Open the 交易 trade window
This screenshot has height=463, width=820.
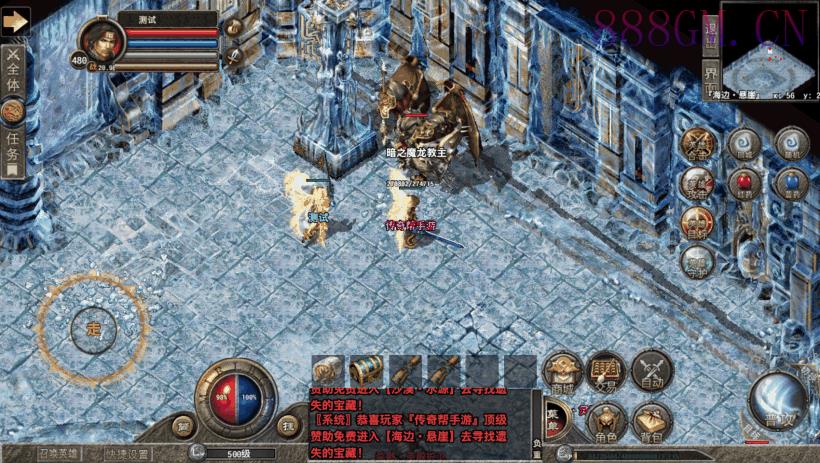(606, 371)
